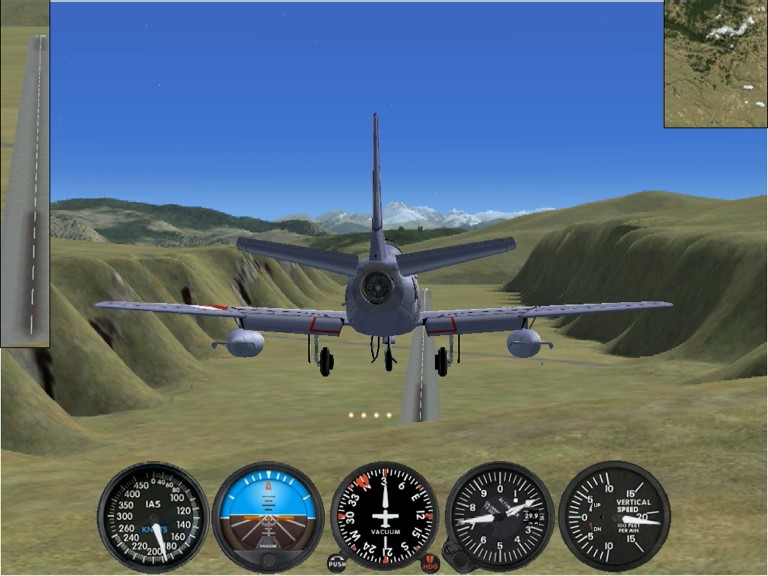Select the artificial horizon attitude gauge

point(268,514)
